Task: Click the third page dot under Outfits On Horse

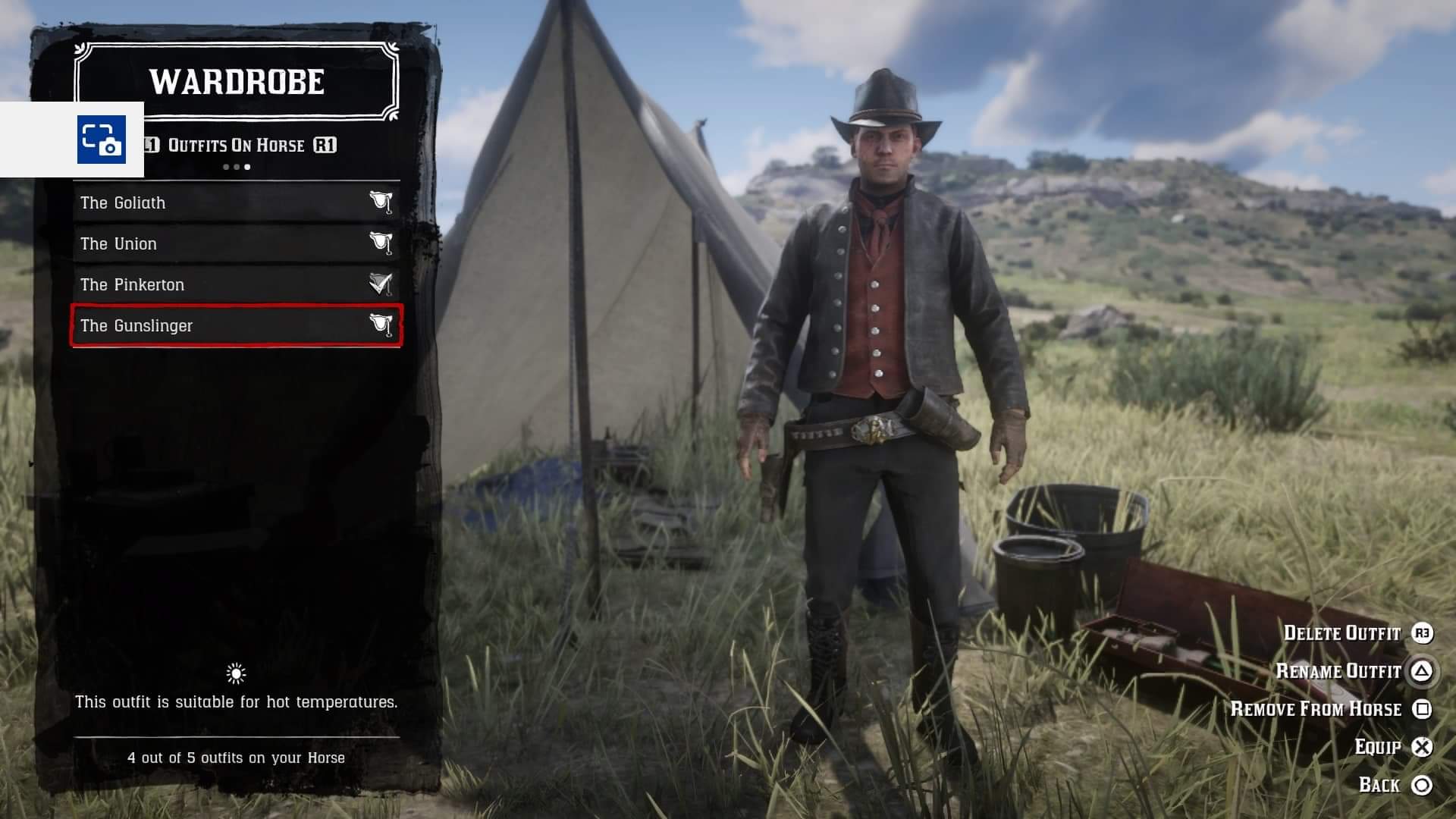Action: (x=247, y=167)
